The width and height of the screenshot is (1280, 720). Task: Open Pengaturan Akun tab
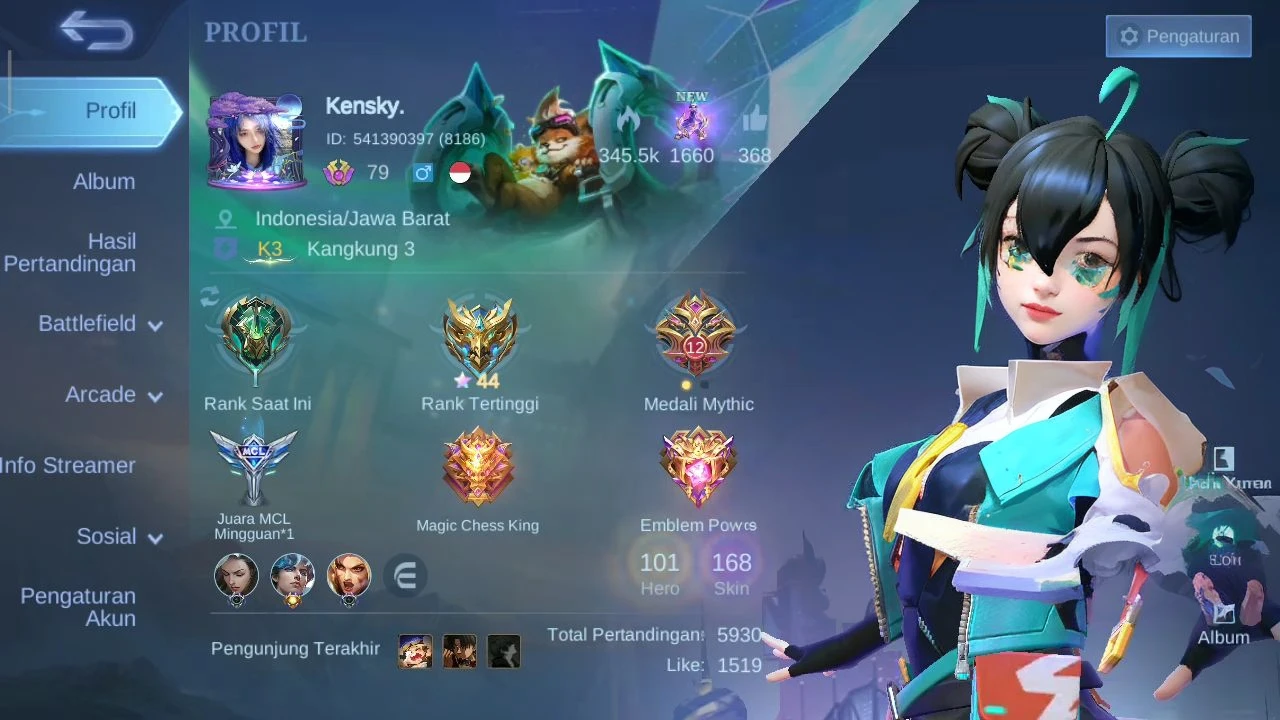[x=79, y=607]
